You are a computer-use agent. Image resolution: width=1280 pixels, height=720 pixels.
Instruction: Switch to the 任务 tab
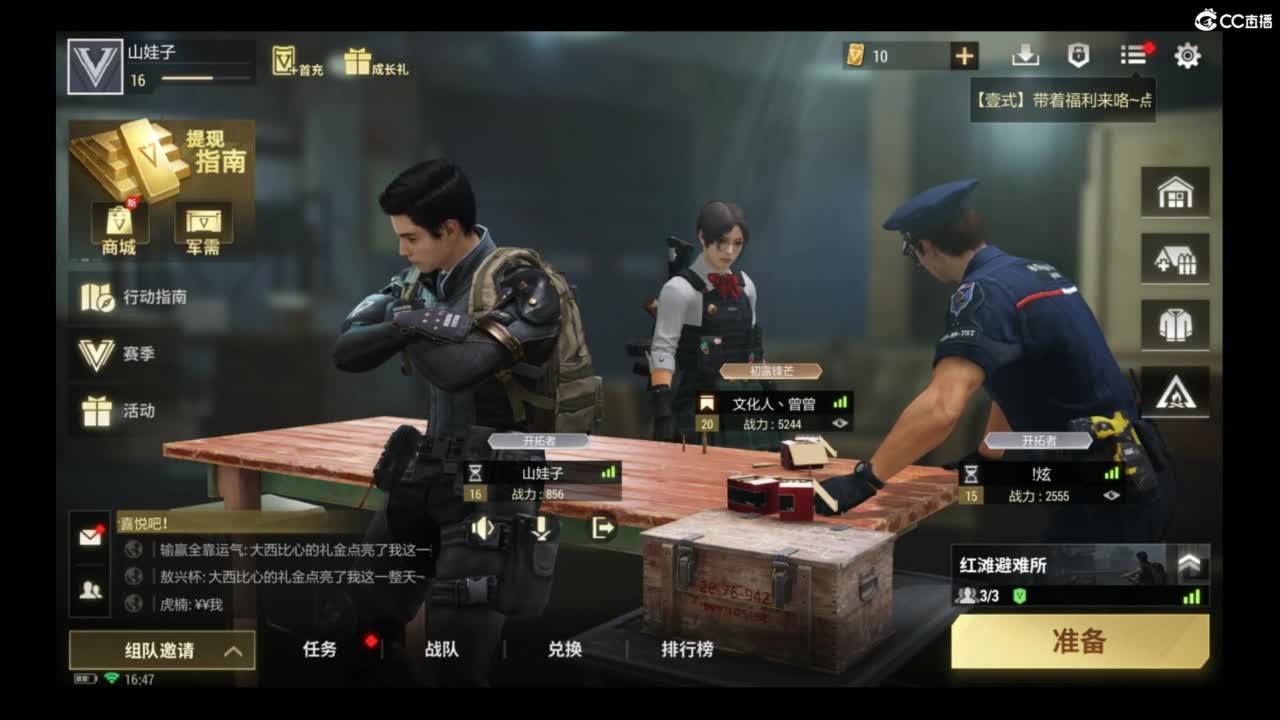[x=318, y=649]
